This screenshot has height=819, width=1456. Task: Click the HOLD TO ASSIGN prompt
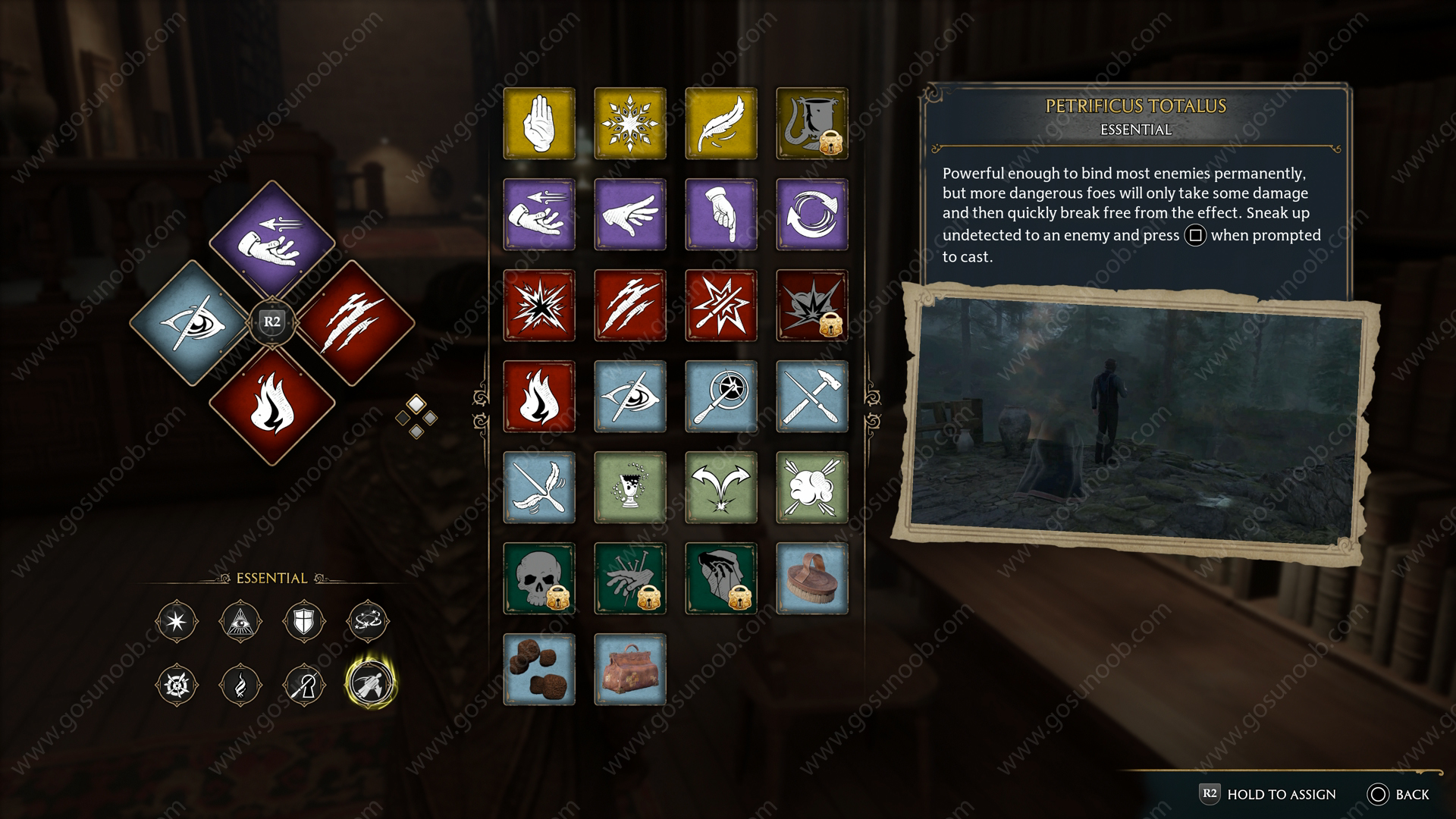[x=1282, y=794]
